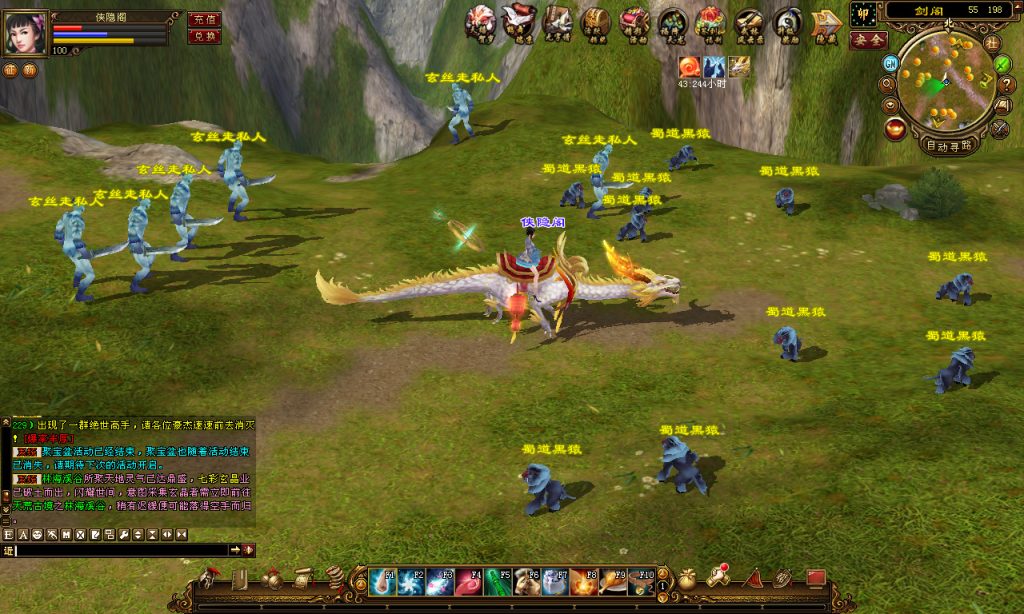Image resolution: width=1024 pixels, height=614 pixels.
Task: Use the green bamboo item in F5 slot
Action: click(x=498, y=581)
